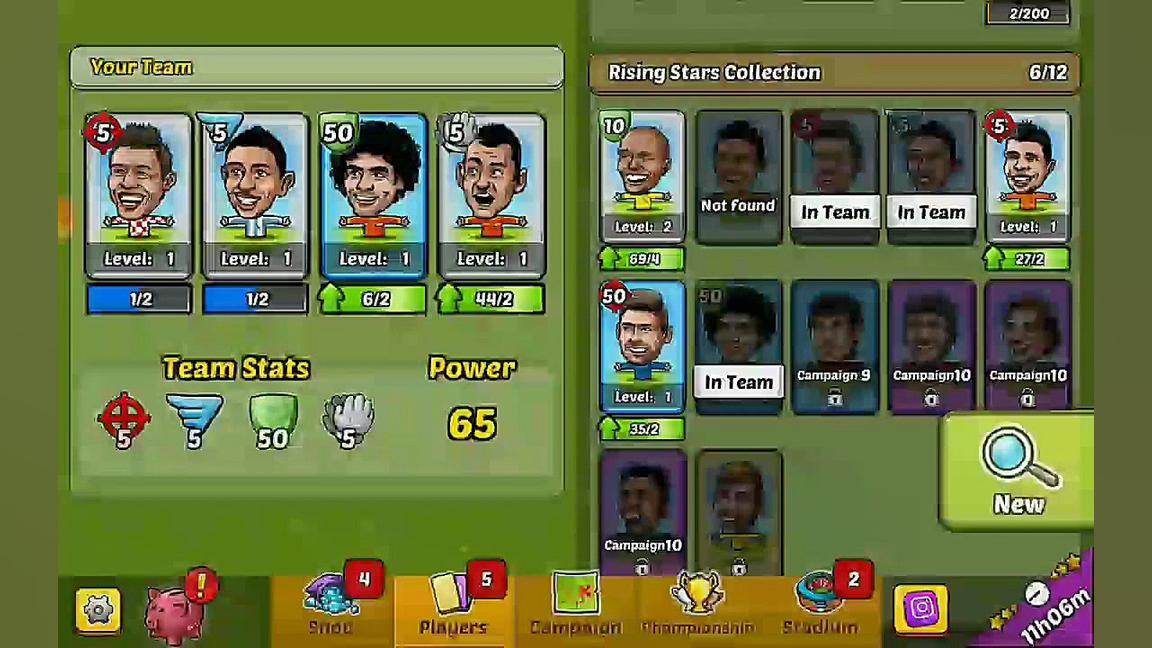
Task: Go to the Championship tab
Action: [x=698, y=606]
